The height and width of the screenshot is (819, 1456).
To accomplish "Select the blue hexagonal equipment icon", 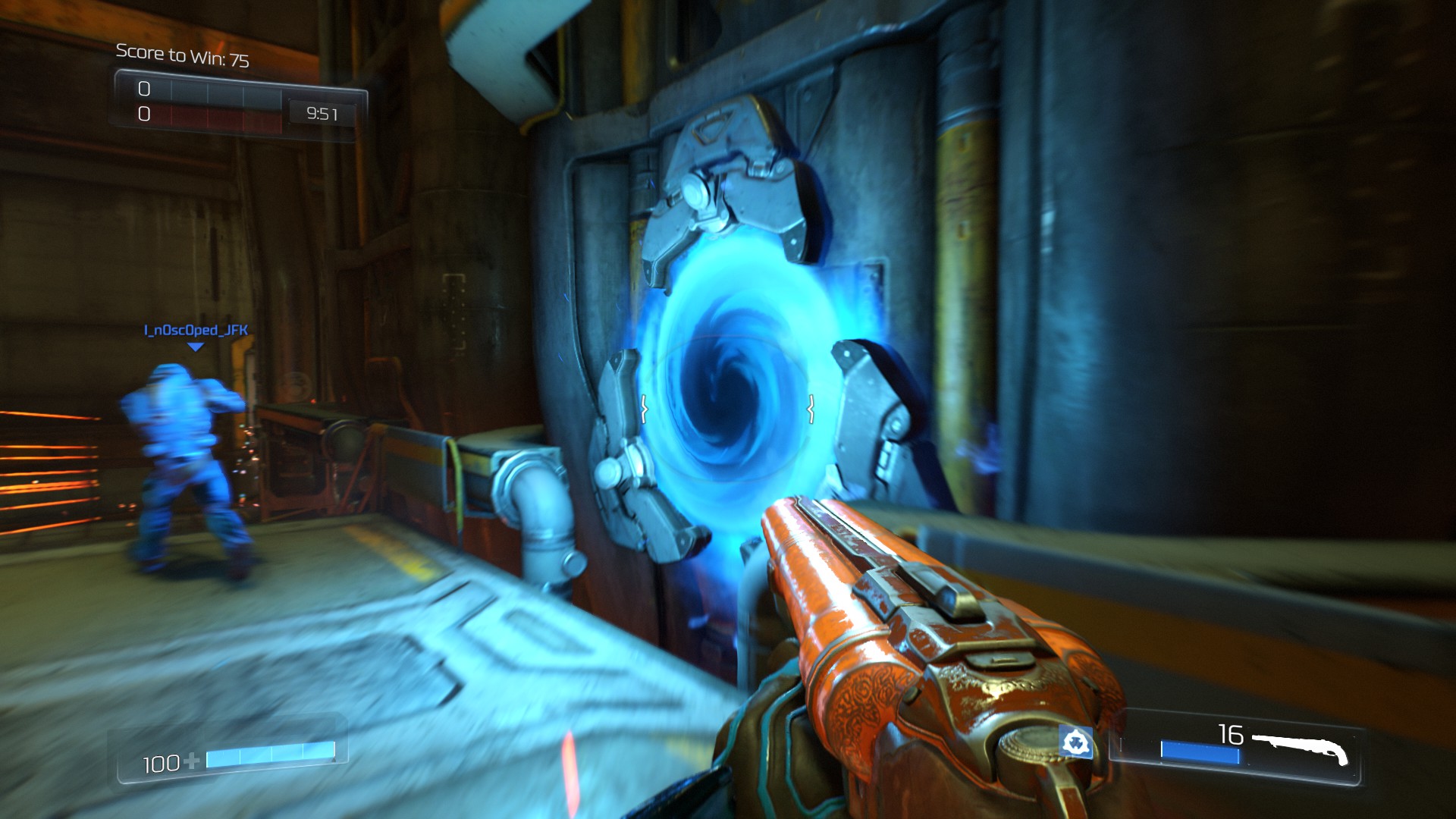I will click(x=1075, y=742).
